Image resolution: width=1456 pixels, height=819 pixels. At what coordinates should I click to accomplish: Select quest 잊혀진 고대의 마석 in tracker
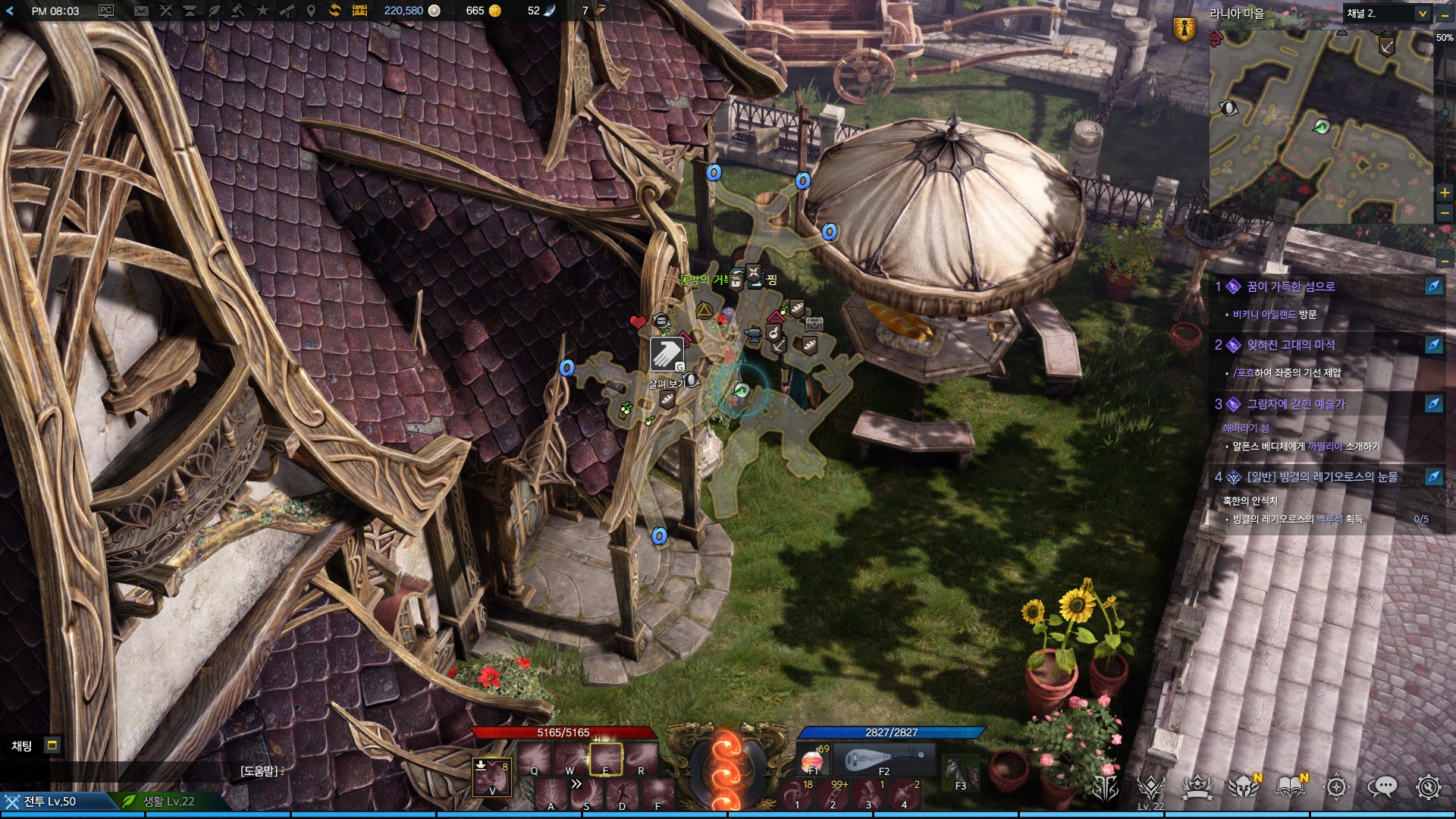point(1291,345)
